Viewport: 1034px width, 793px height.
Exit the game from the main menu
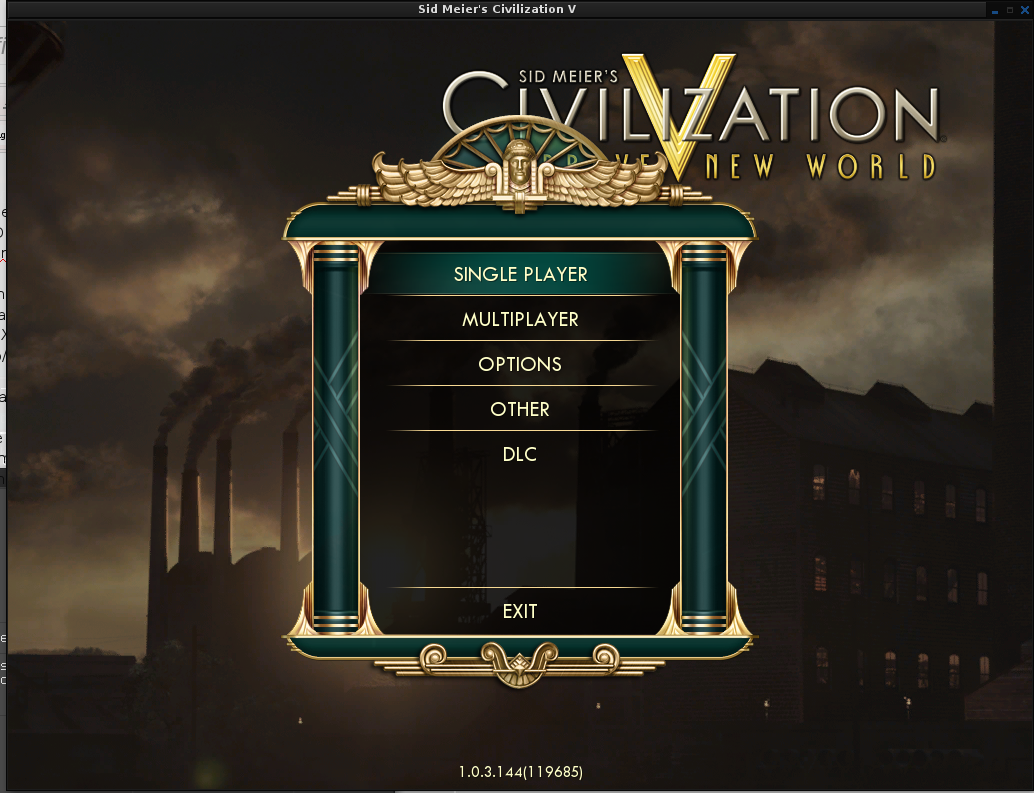click(520, 610)
